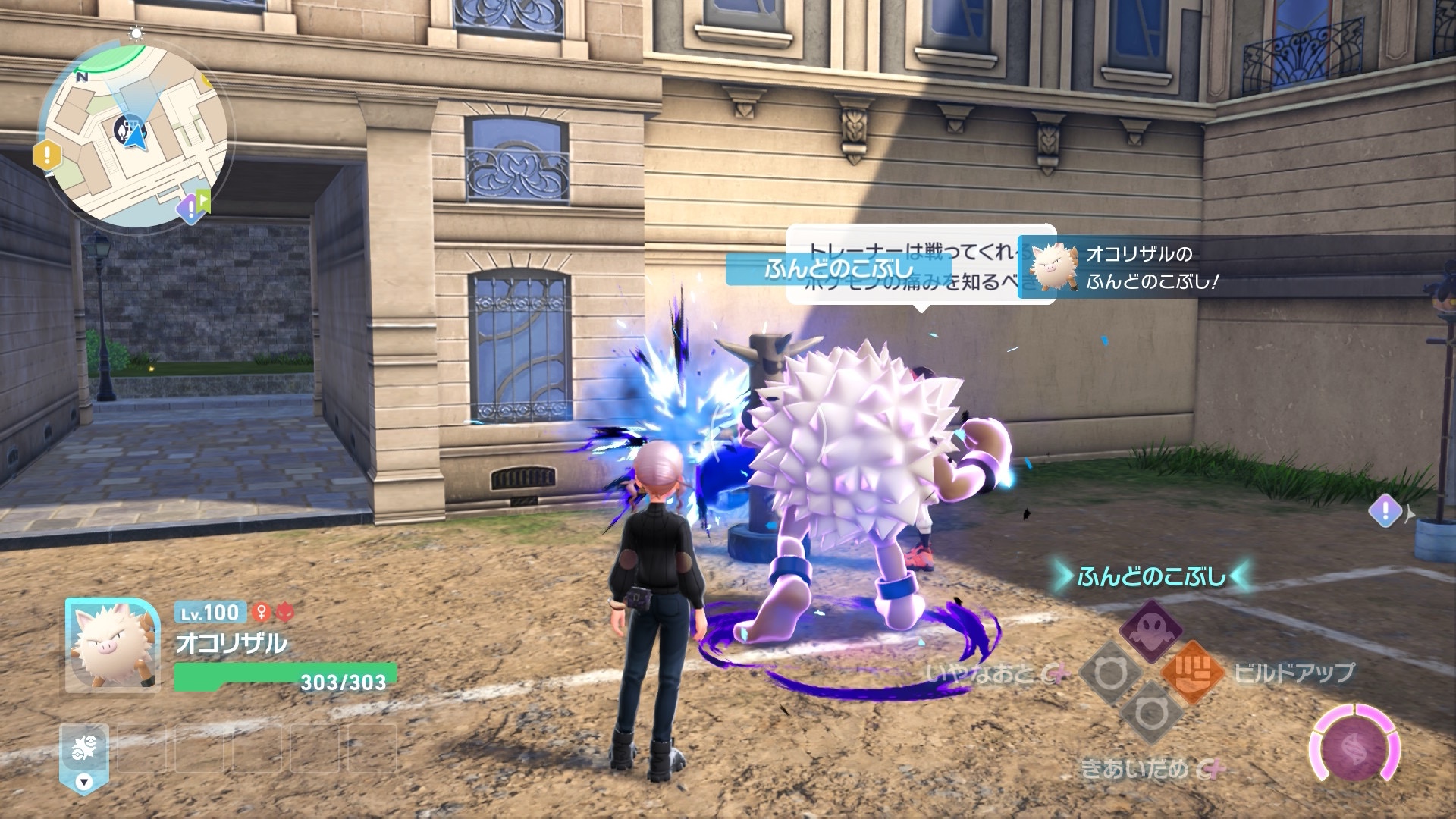Select the first party slot with the Poké Ball icon
Image resolution: width=1456 pixels, height=819 pixels.
tap(84, 751)
